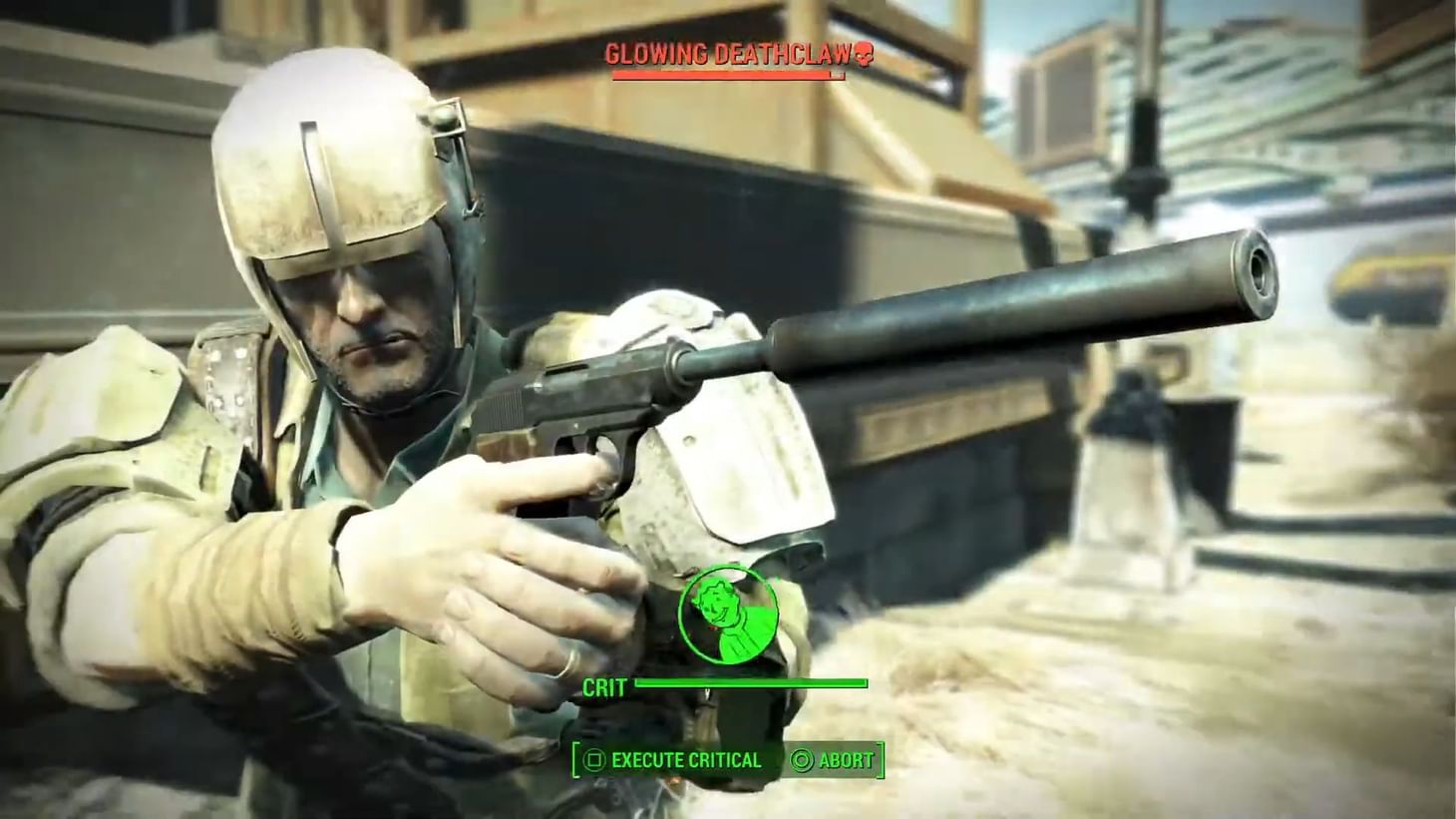The width and height of the screenshot is (1456, 819).
Task: Click the left green bracket of the action bar
Action: (576, 758)
